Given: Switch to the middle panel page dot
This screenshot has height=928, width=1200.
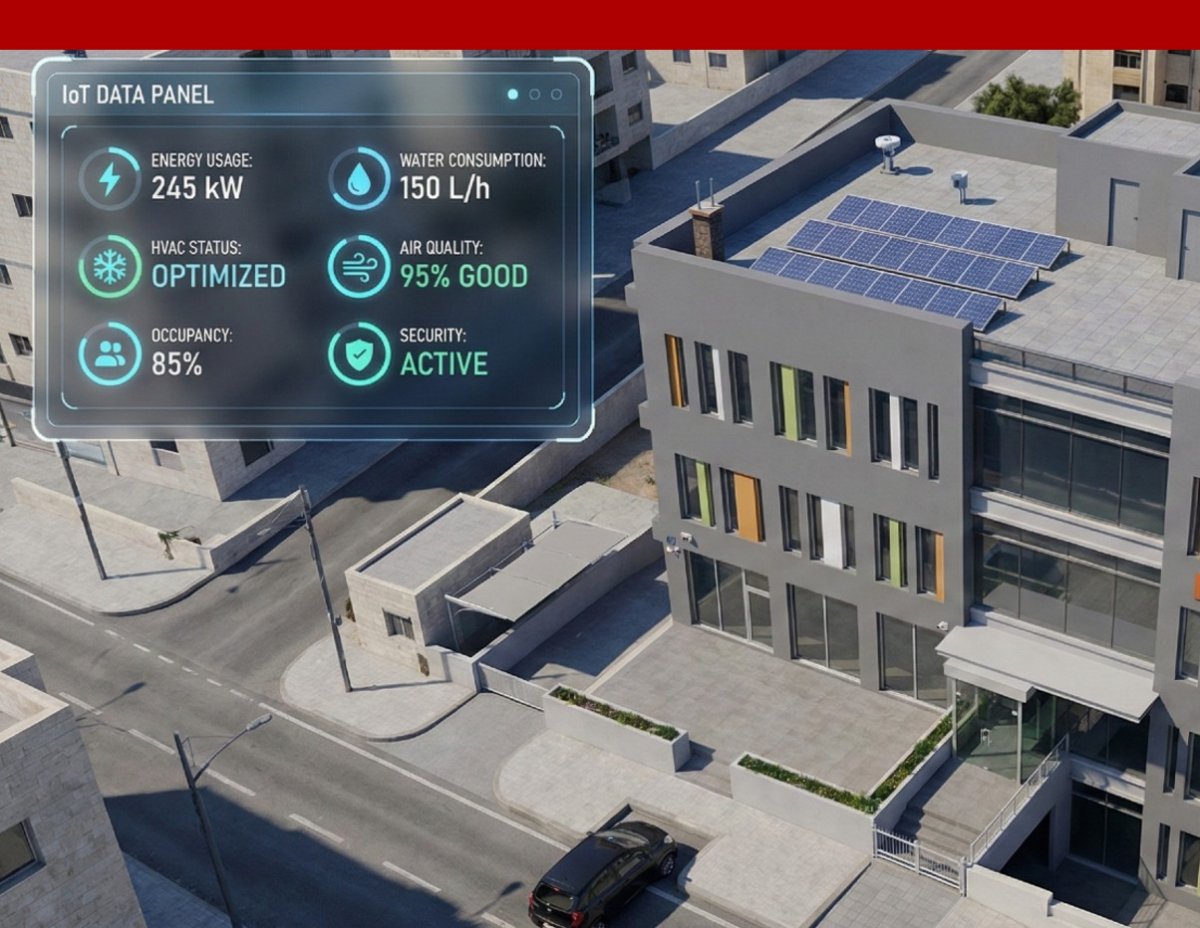Looking at the screenshot, I should (535, 94).
